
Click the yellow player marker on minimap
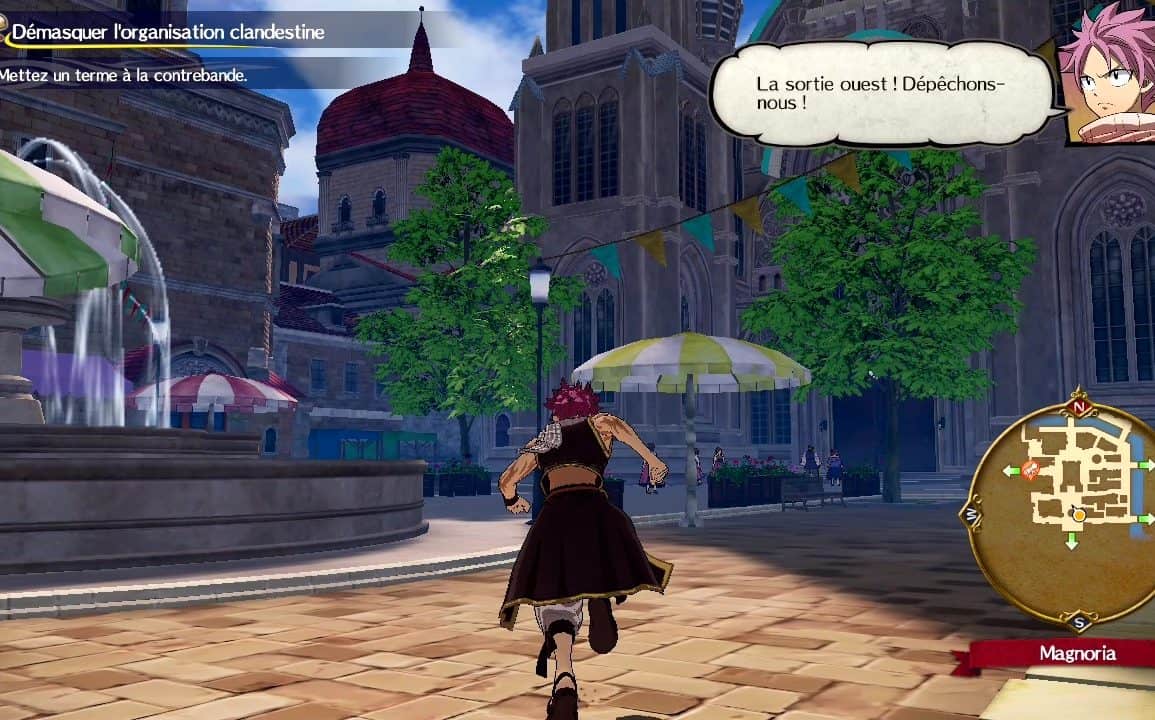click(1078, 515)
